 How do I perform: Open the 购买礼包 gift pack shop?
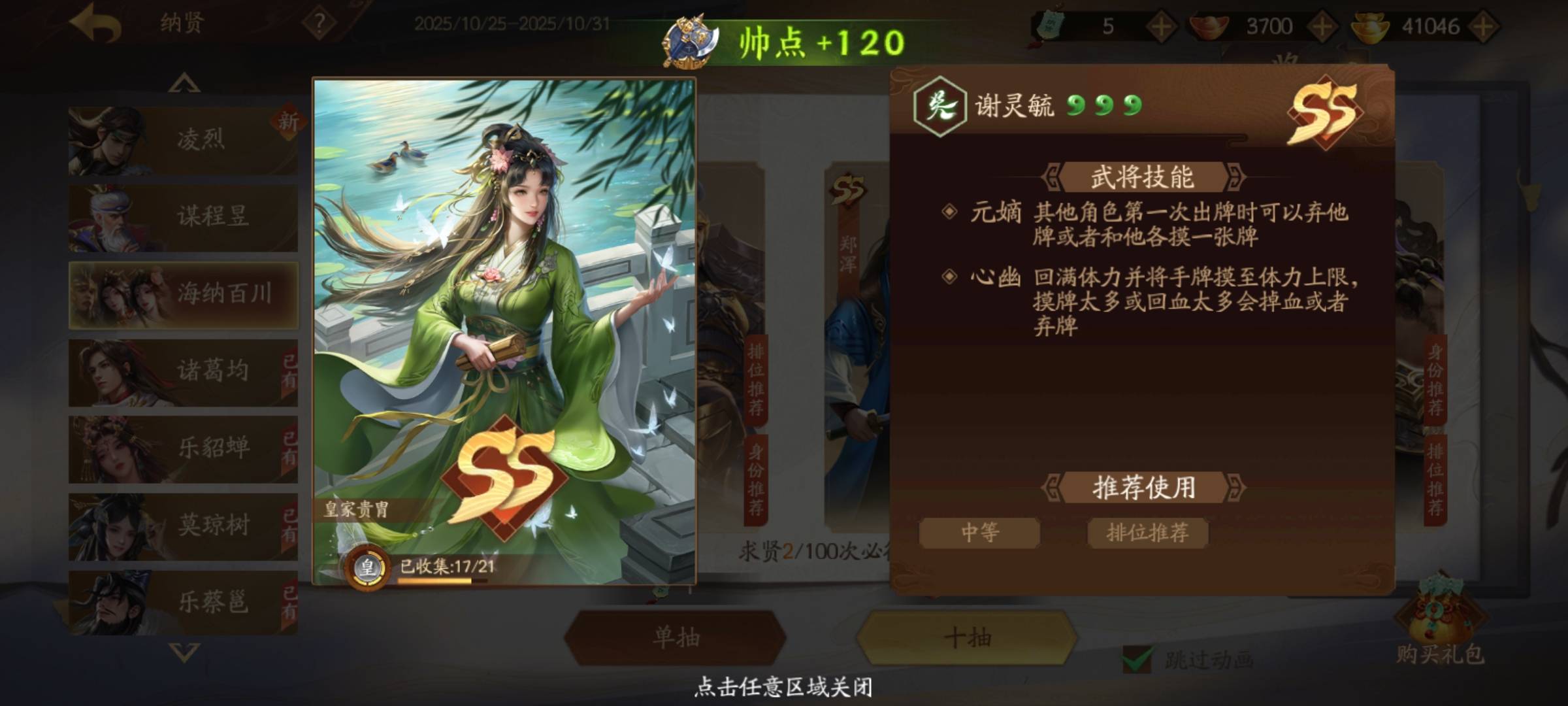(x=1440, y=628)
